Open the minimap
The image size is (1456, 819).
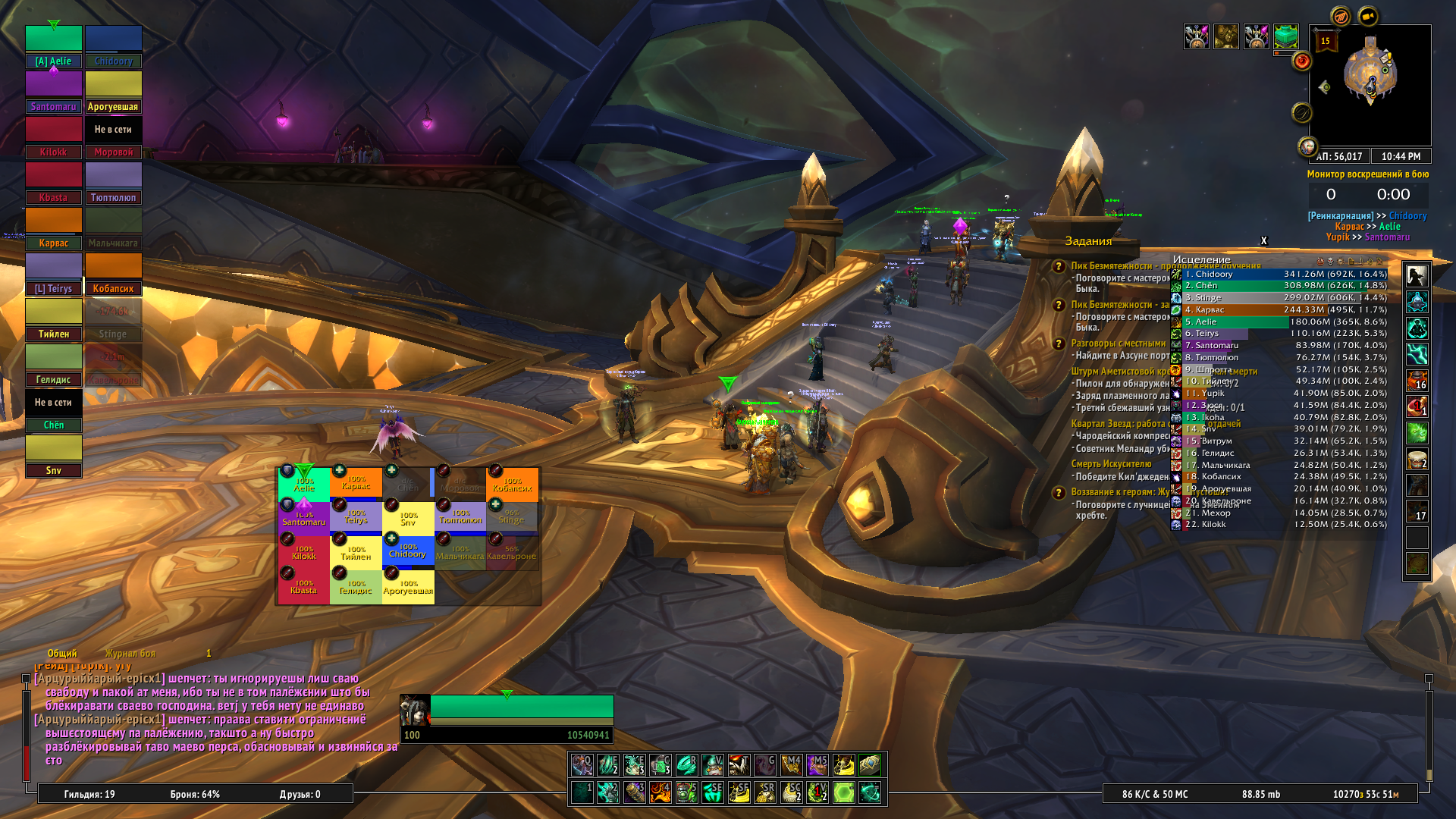1370,84
